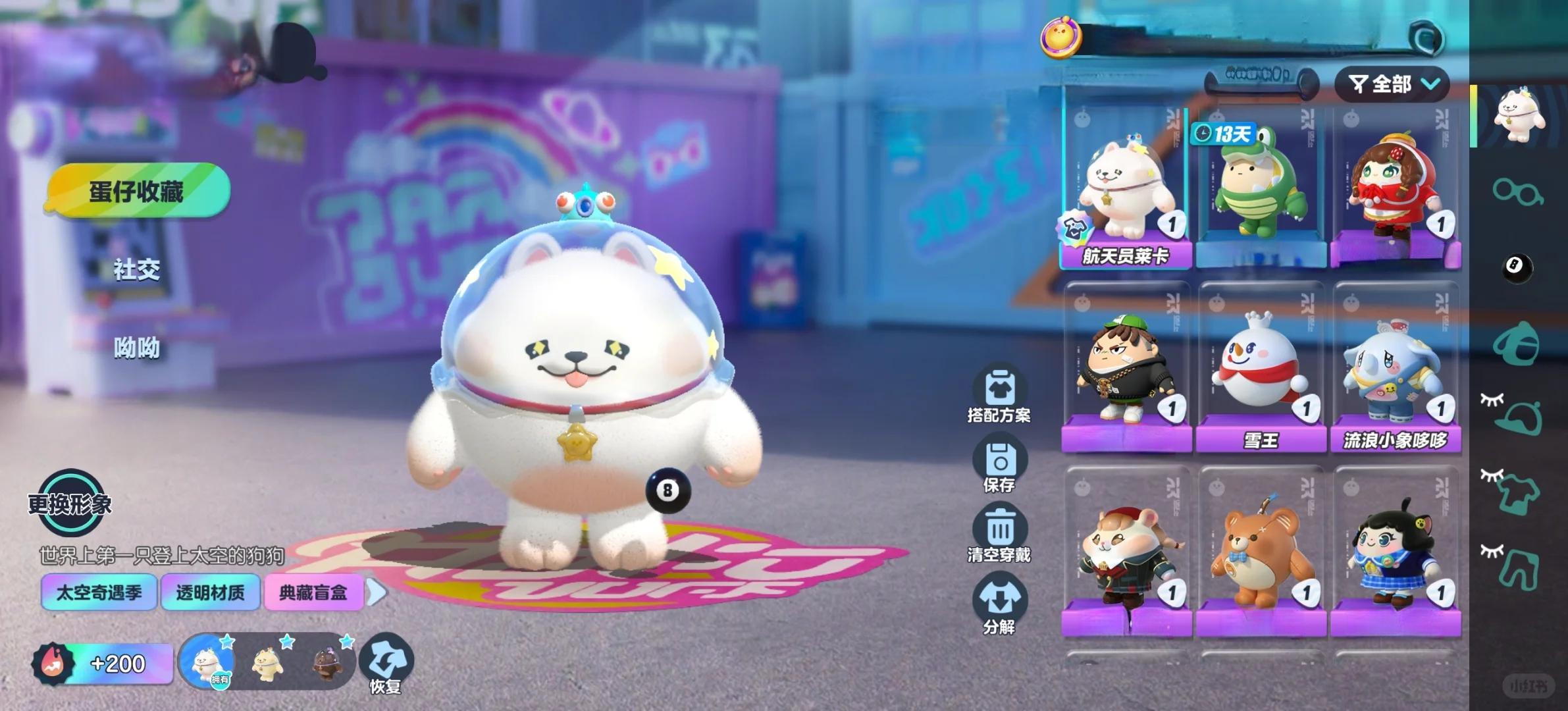Viewport: 1568px width, 711px height.
Task: Clear worn items with 清空穿戴
Action: [999, 535]
